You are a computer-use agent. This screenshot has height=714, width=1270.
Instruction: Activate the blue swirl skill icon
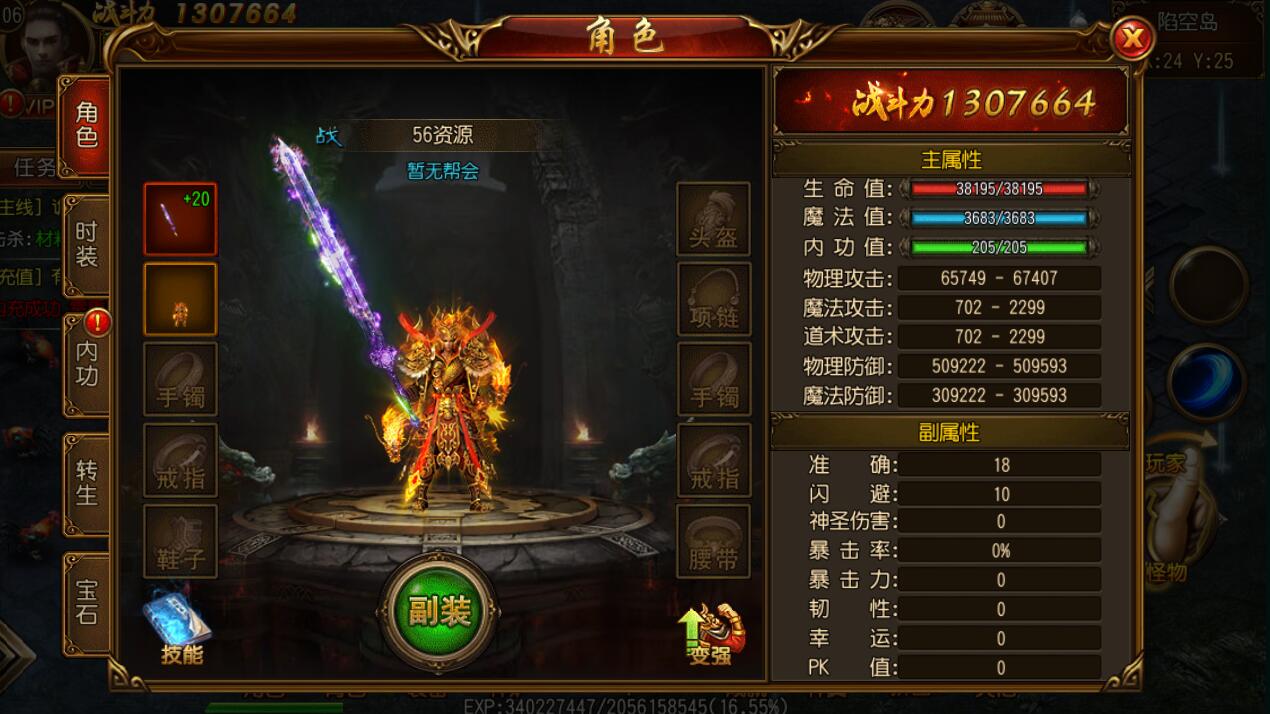1207,383
